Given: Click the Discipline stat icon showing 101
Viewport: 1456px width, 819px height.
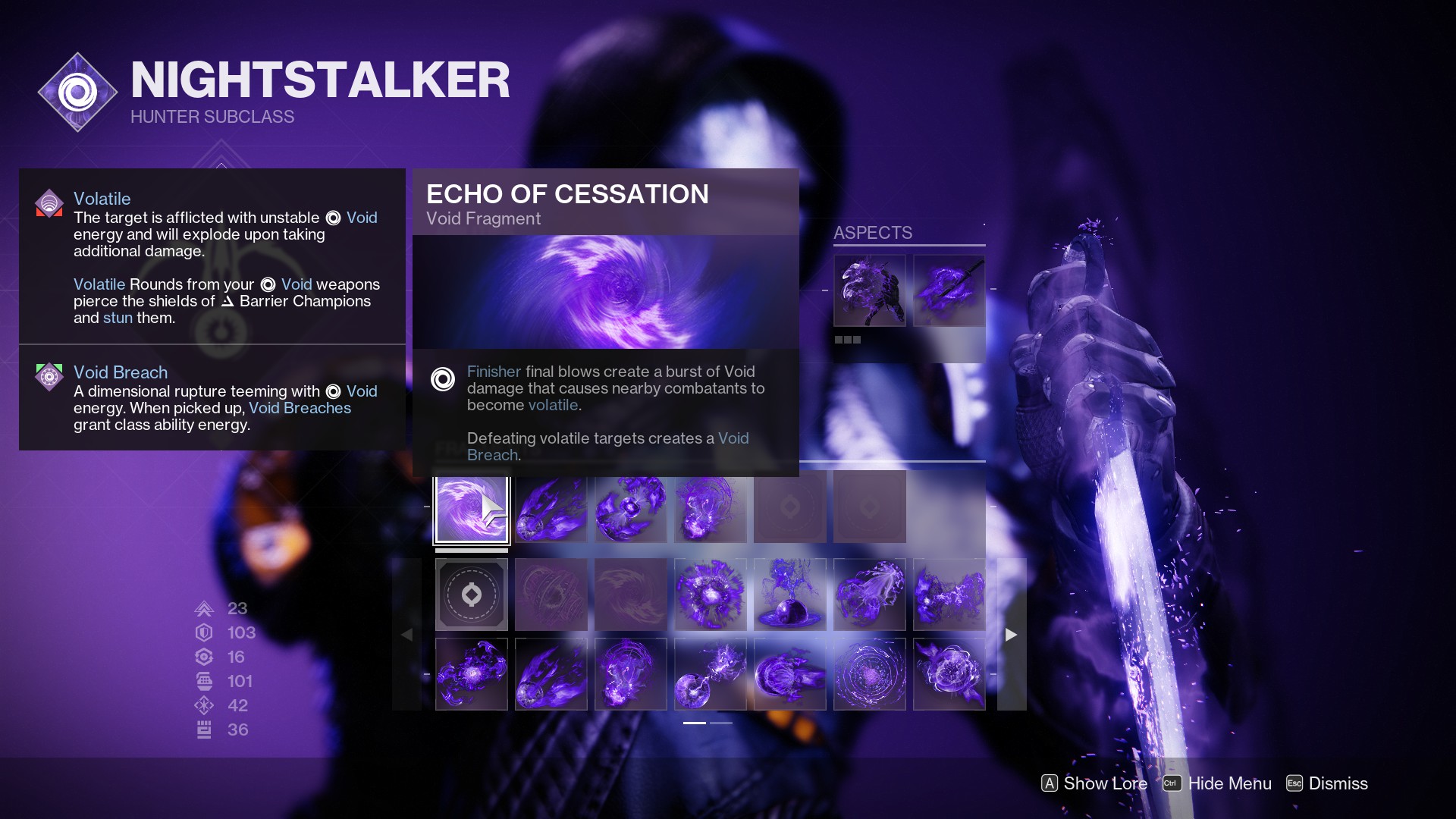Looking at the screenshot, I should tap(203, 681).
